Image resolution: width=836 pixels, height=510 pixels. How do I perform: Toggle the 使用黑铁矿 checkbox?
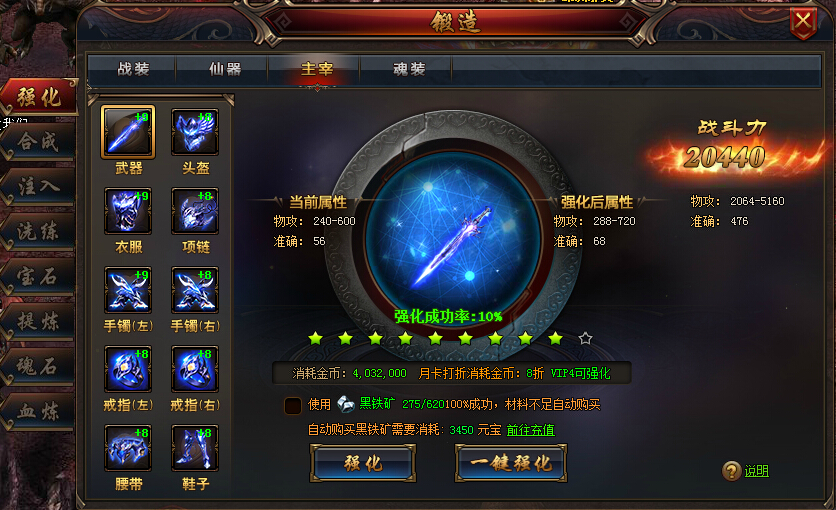tap(293, 405)
